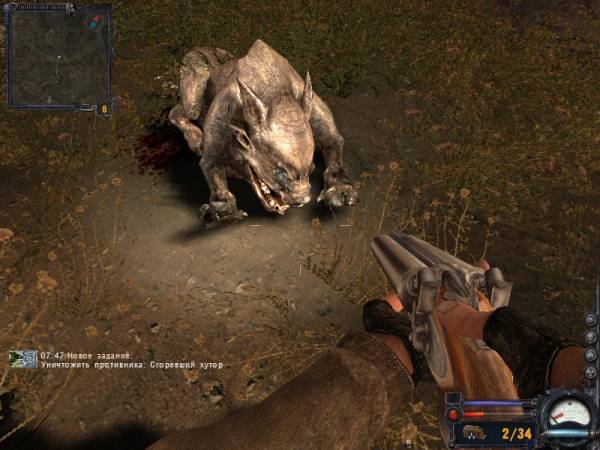Click the minimap's contact counter badge
The image size is (600, 450).
pos(104,107)
